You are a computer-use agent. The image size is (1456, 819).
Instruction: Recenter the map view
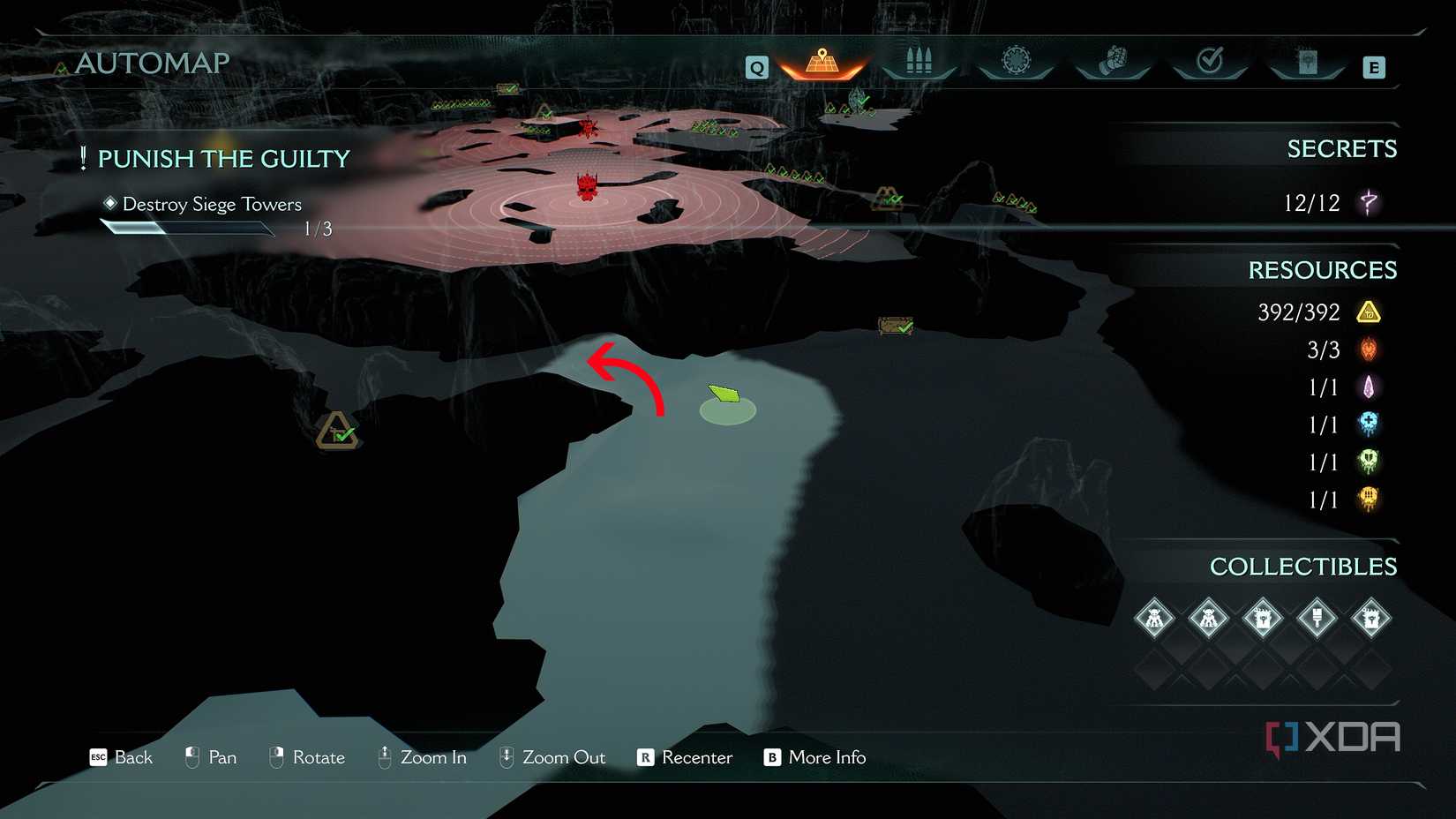[x=685, y=757]
